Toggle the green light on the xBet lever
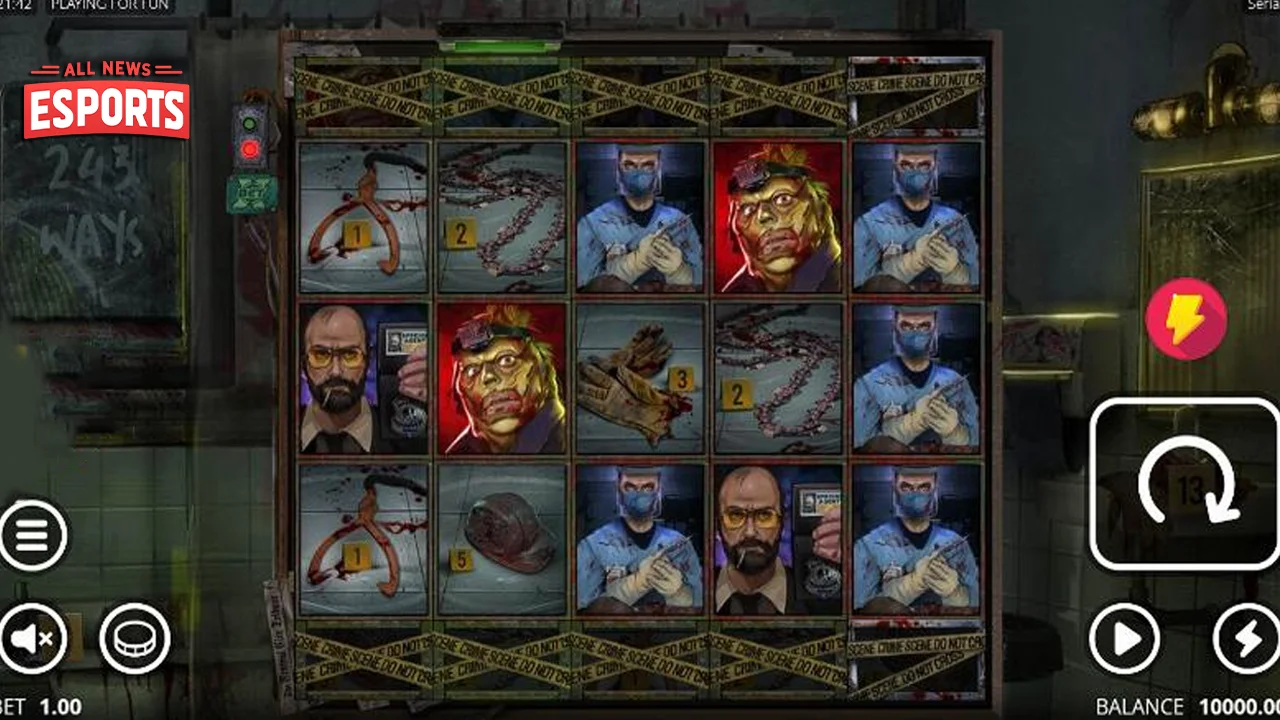Image resolution: width=1280 pixels, height=720 pixels. pos(249,123)
